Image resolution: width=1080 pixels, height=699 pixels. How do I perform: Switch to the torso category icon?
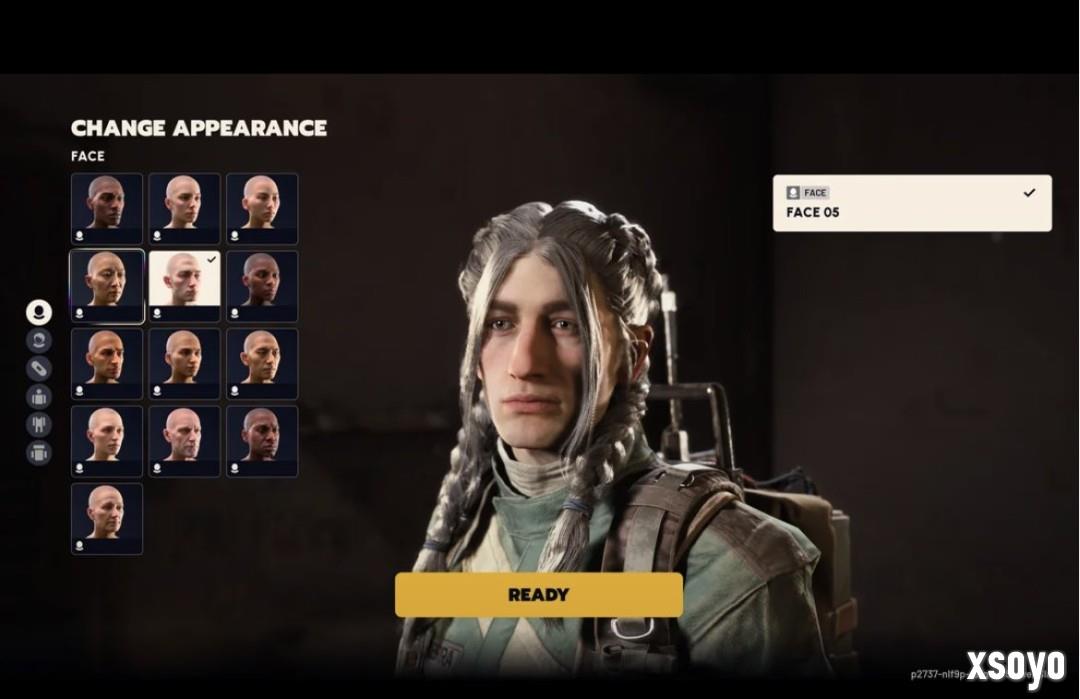click(39, 396)
